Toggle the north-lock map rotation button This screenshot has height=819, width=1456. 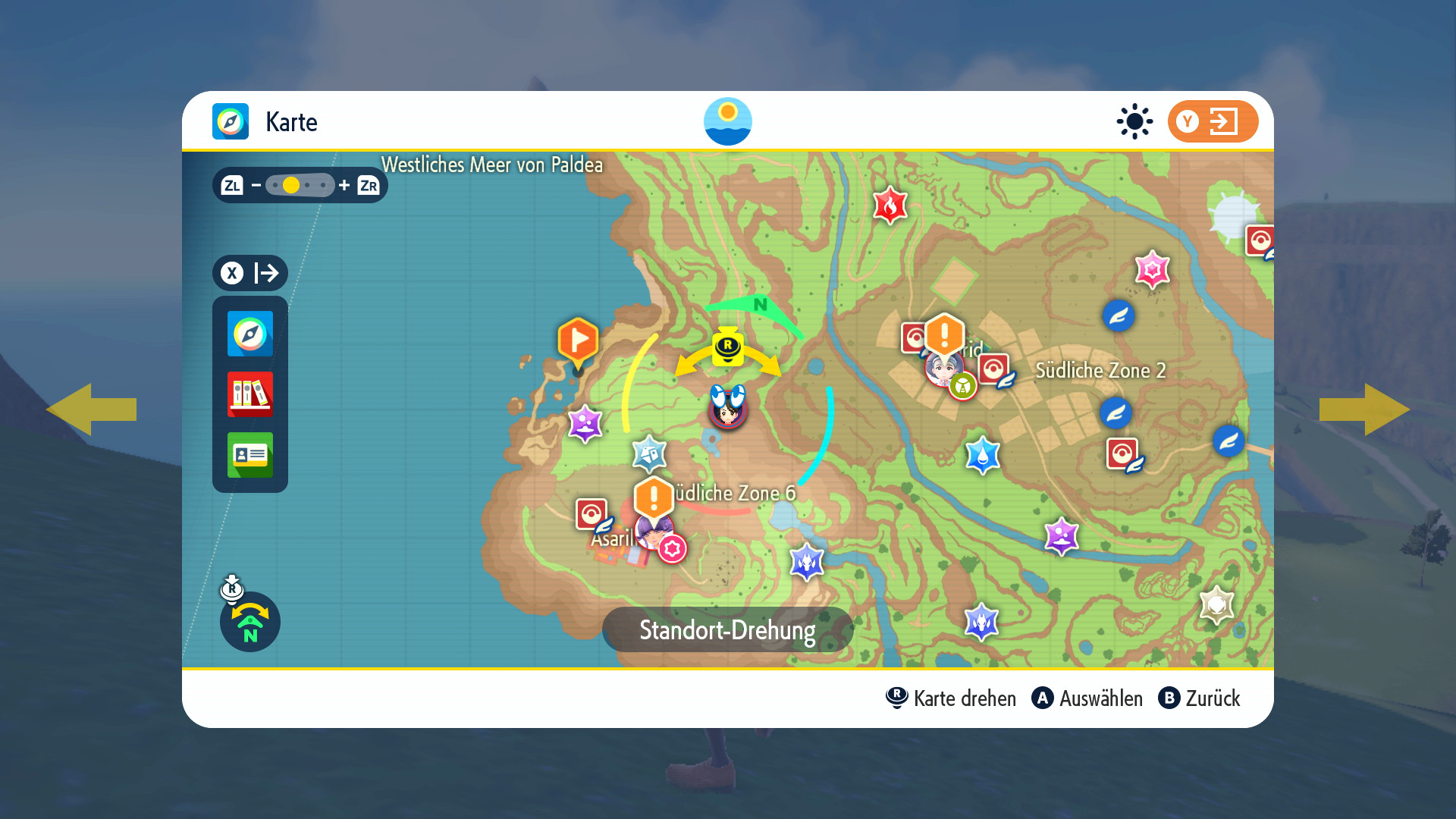[250, 622]
